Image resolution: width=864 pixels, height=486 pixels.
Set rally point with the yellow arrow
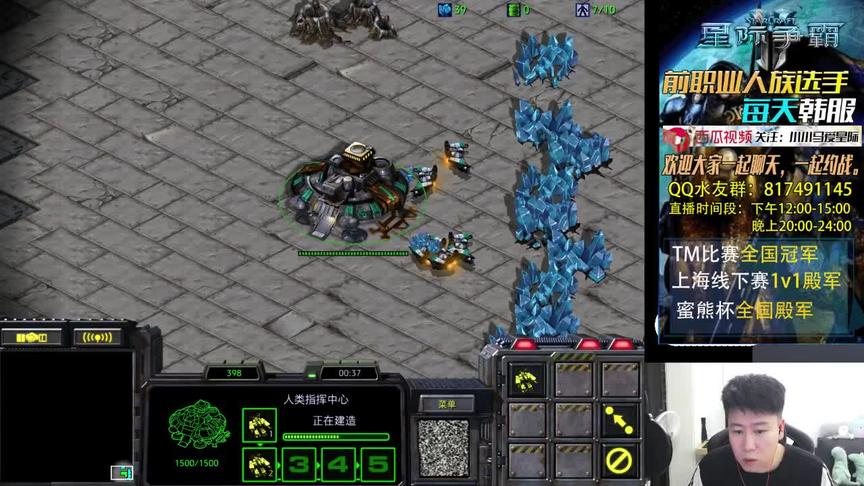(x=619, y=420)
